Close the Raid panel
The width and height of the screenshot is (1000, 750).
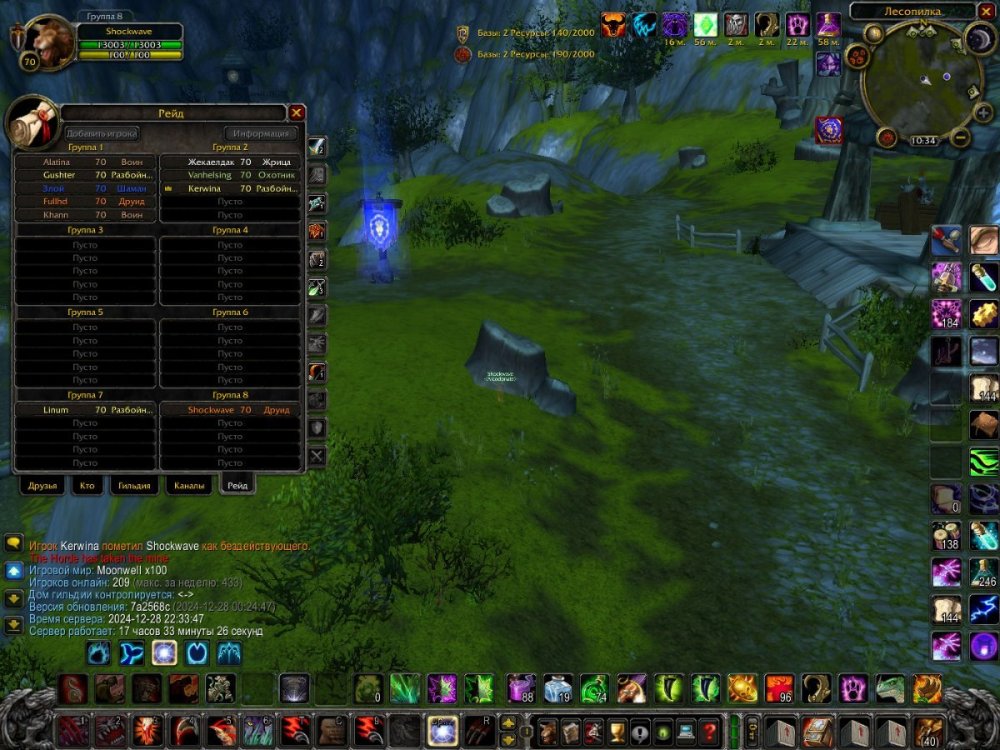tap(296, 113)
